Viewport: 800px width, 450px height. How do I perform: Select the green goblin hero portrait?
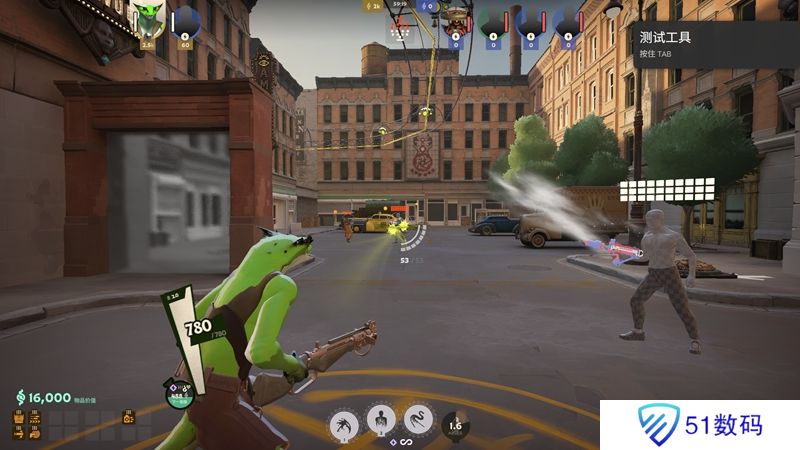[147, 19]
